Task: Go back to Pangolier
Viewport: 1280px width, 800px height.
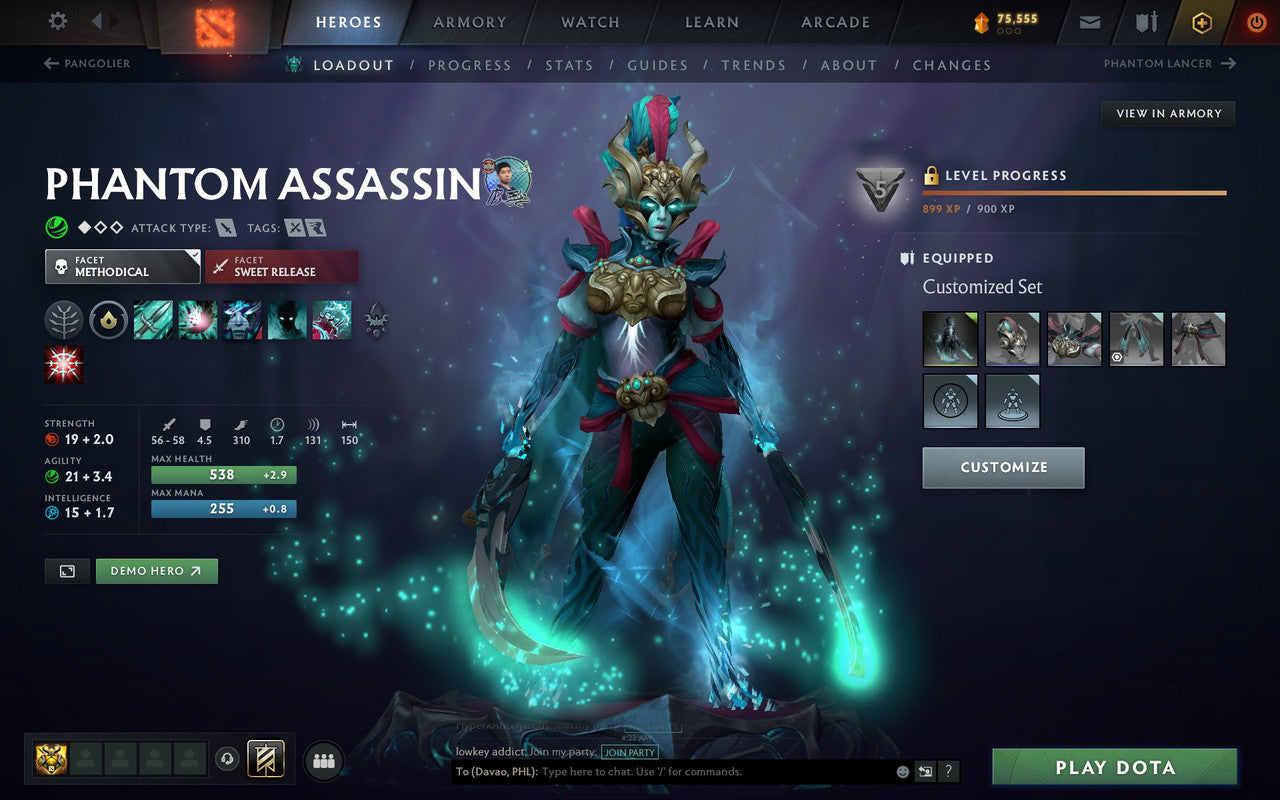Action: (x=88, y=63)
